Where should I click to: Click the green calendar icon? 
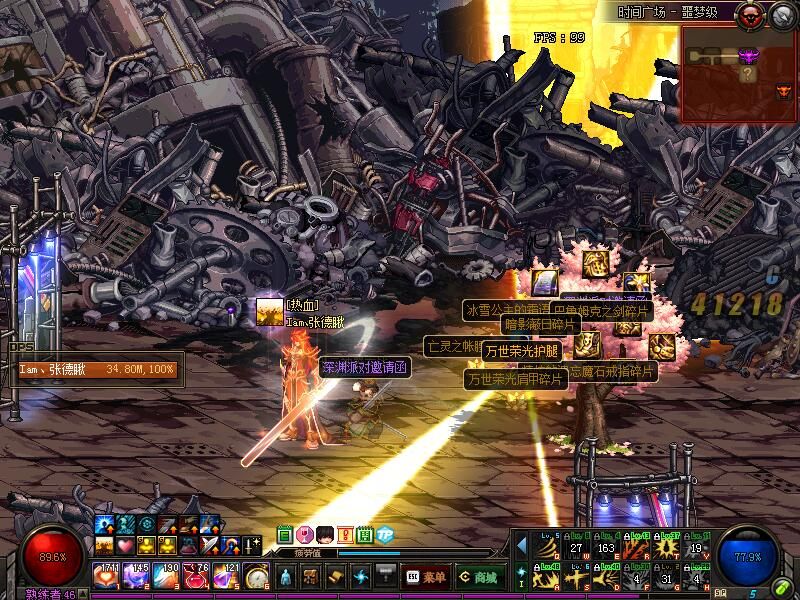pos(284,535)
